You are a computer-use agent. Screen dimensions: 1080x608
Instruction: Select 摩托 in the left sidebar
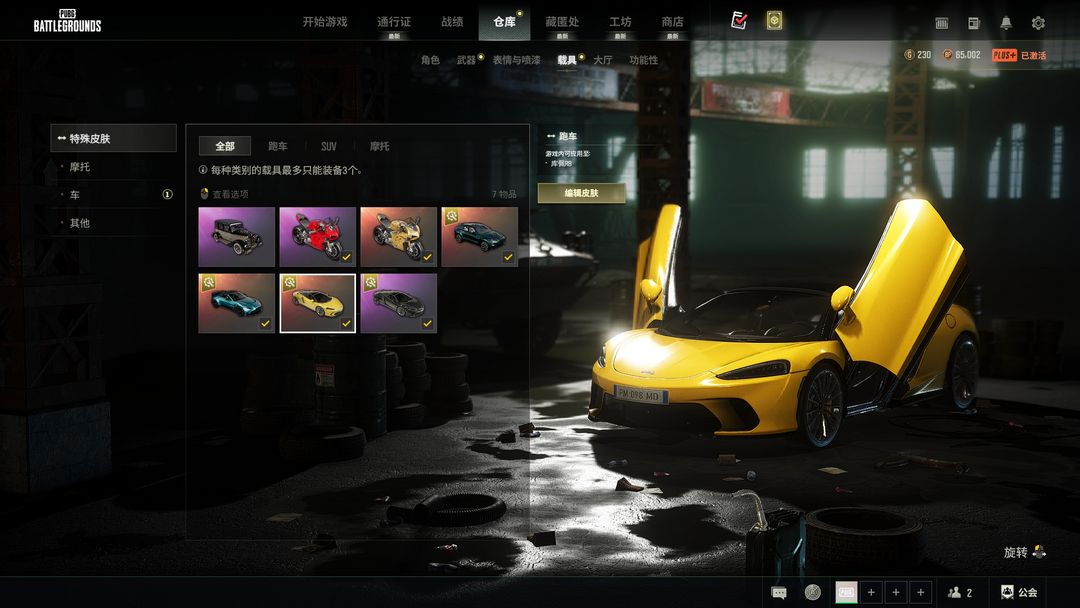80,167
